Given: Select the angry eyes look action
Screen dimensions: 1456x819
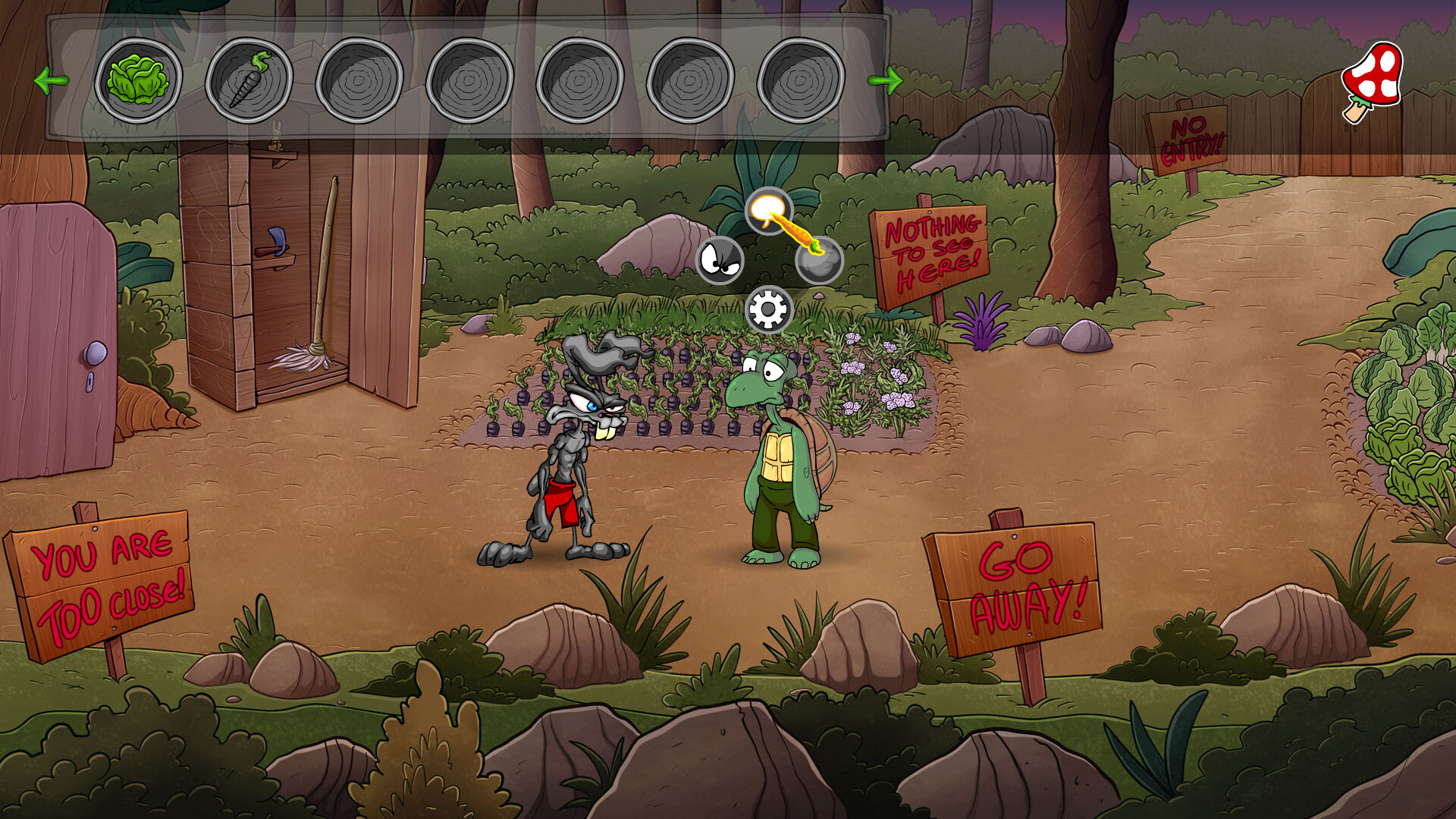Looking at the screenshot, I should click(x=720, y=260).
